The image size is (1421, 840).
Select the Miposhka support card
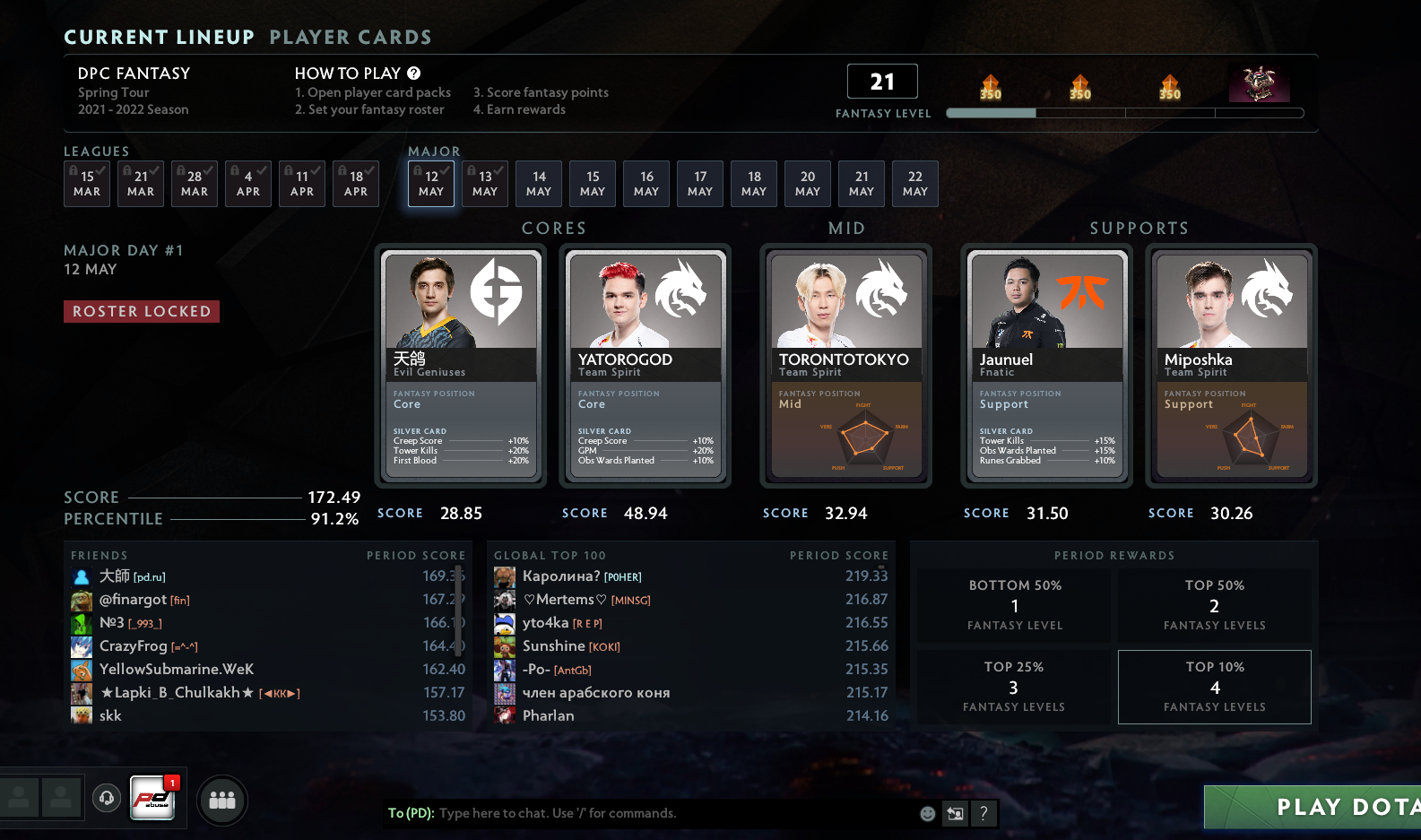pos(1232,366)
